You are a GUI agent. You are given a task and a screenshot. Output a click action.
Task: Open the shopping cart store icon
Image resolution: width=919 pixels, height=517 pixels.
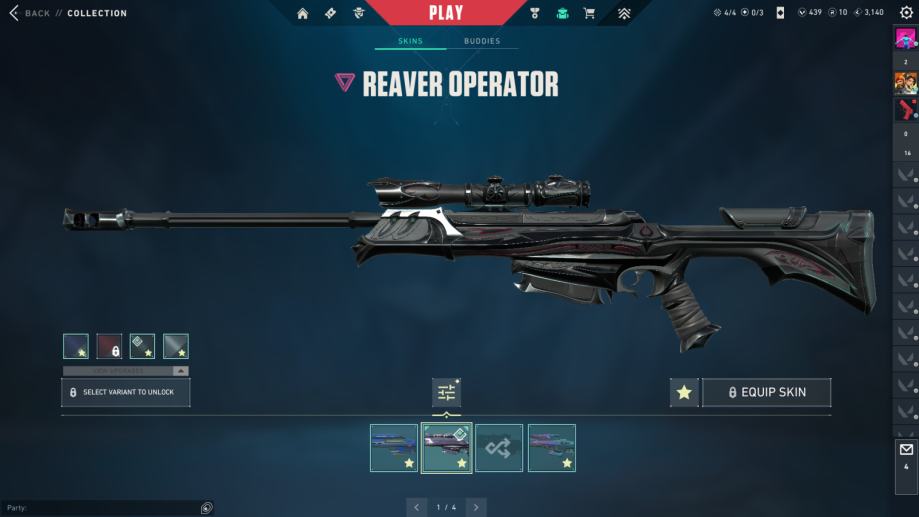[589, 13]
